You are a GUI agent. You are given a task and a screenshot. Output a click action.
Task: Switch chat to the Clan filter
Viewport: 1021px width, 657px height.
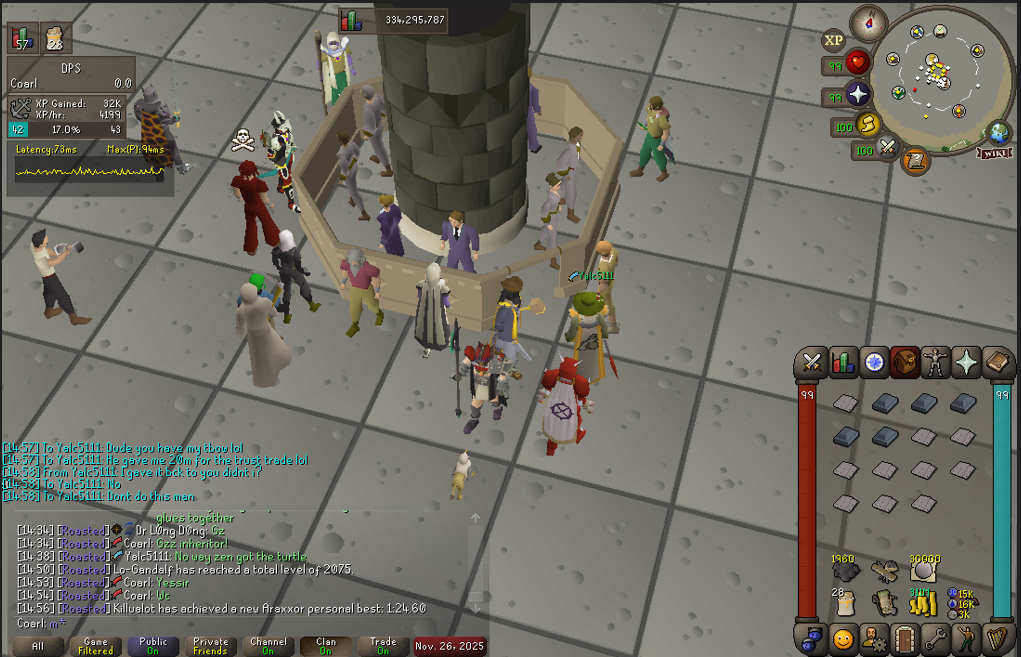tap(326, 646)
